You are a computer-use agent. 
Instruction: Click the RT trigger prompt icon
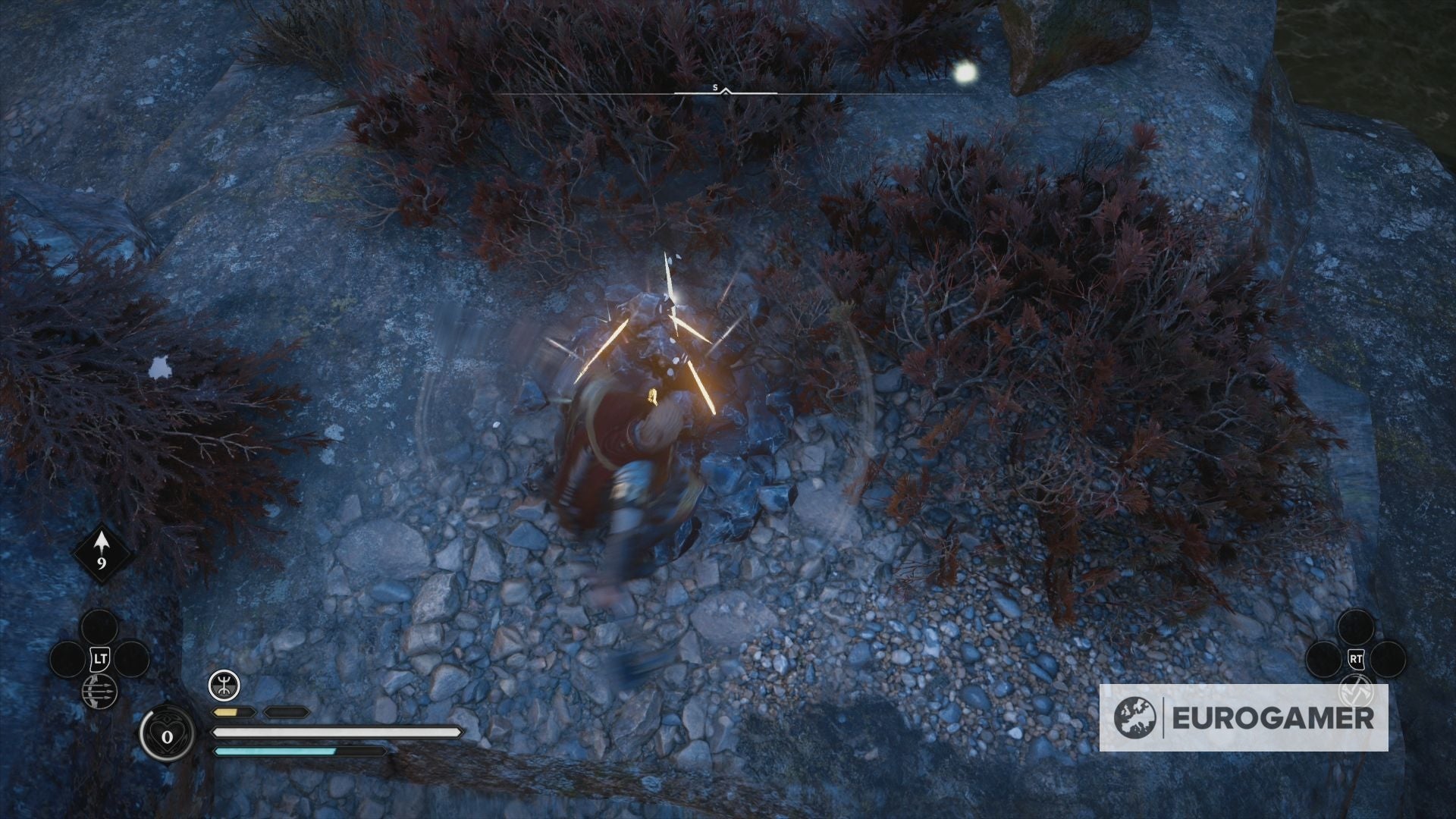[1357, 659]
